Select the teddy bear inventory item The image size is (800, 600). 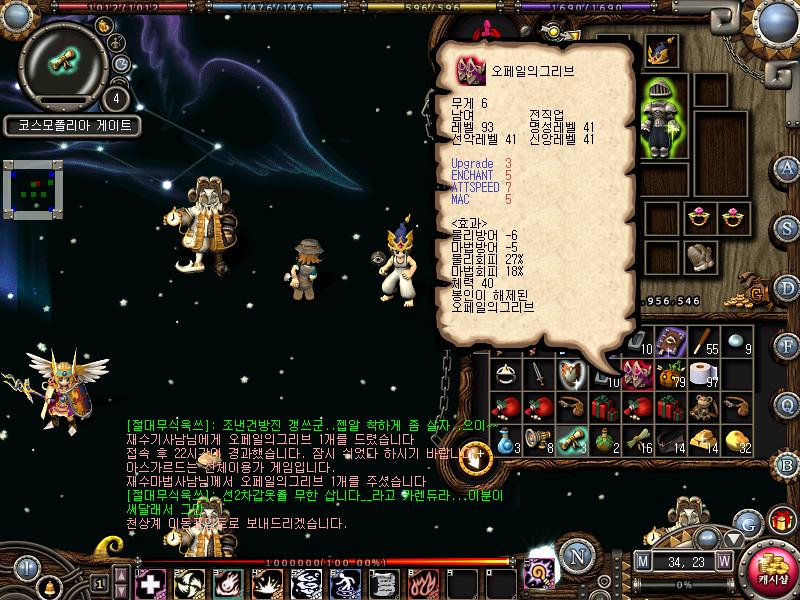[x=706, y=407]
